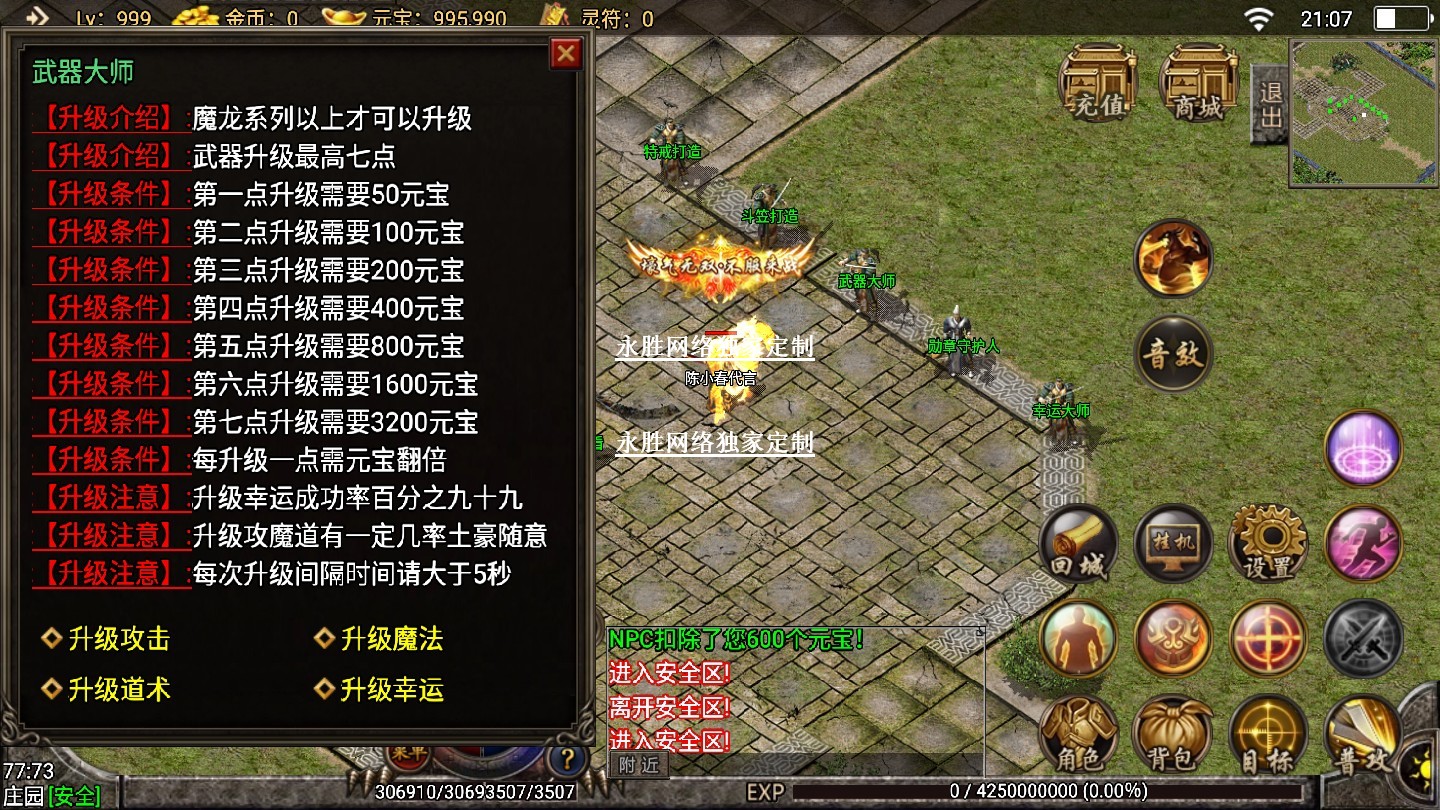Tap the 目标 target button
The height and width of the screenshot is (810, 1440).
1268,735
